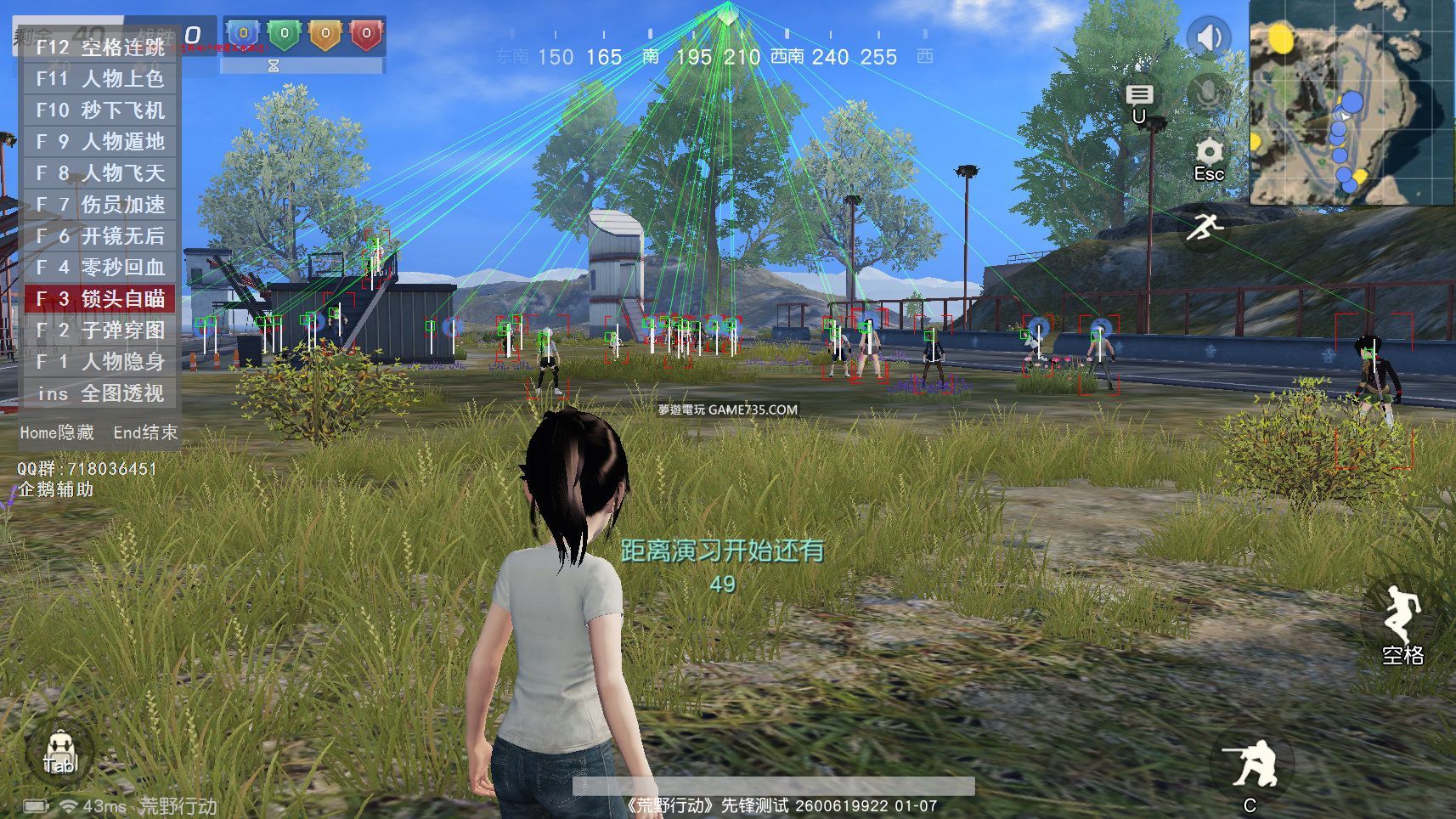The height and width of the screenshot is (819, 1456).
Task: Toggle the microphone voice chat icon
Action: tap(1208, 92)
